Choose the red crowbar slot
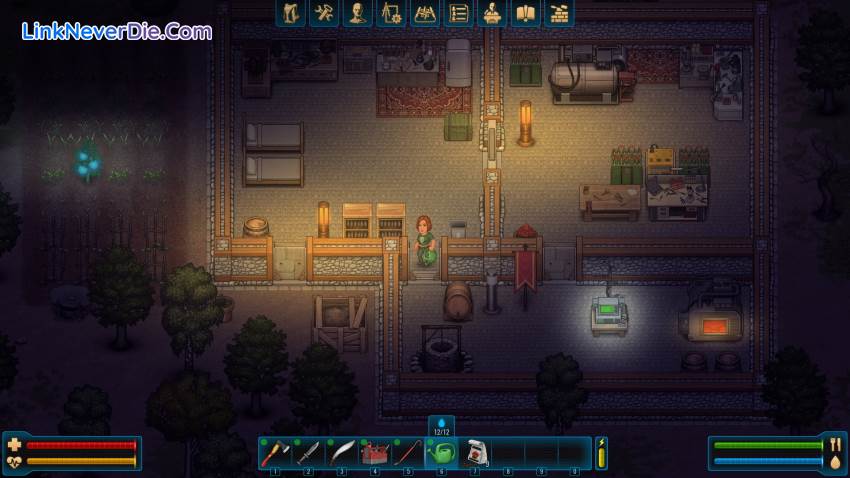 [x=408, y=453]
